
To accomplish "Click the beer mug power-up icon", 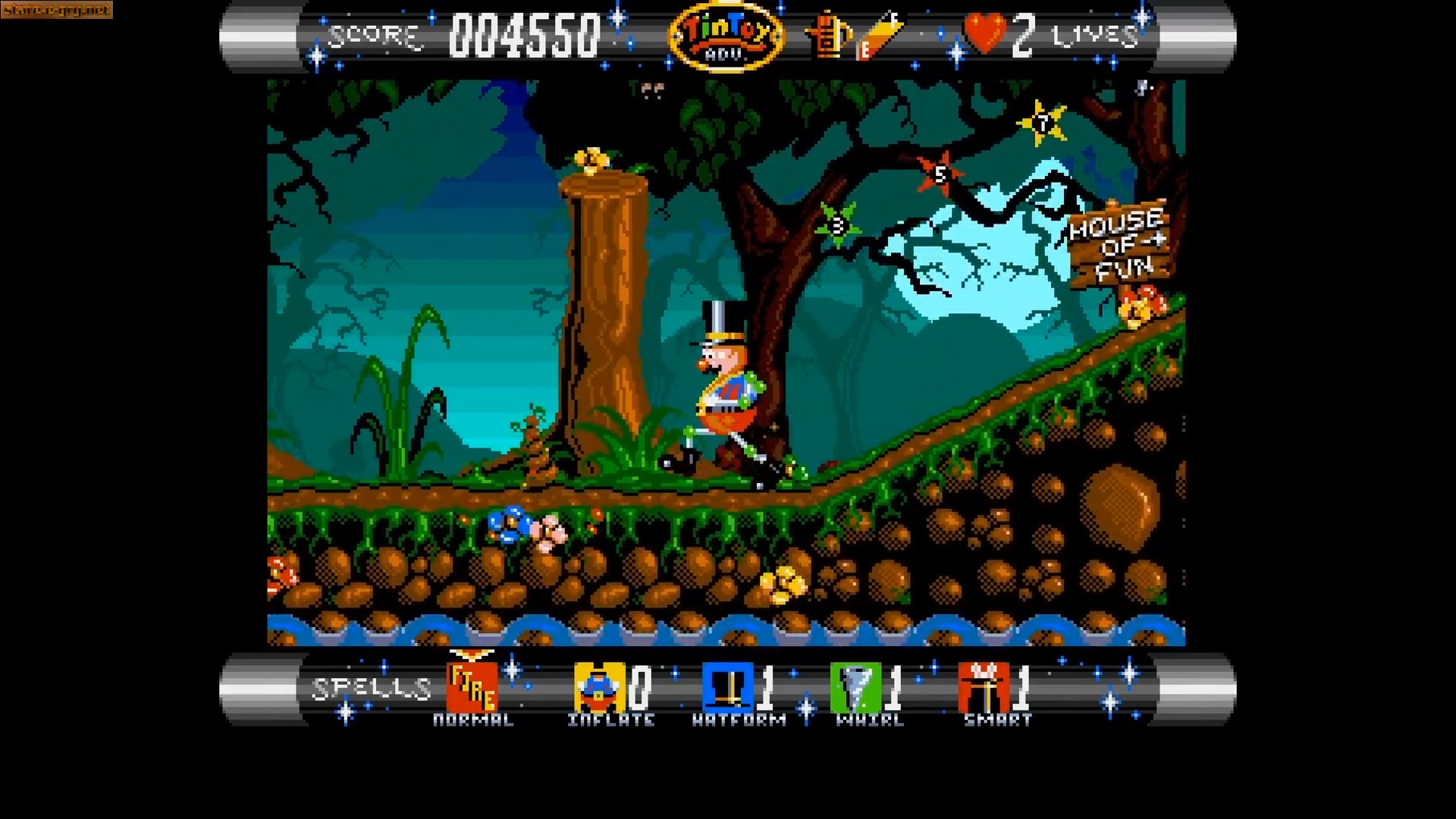I will (x=828, y=36).
